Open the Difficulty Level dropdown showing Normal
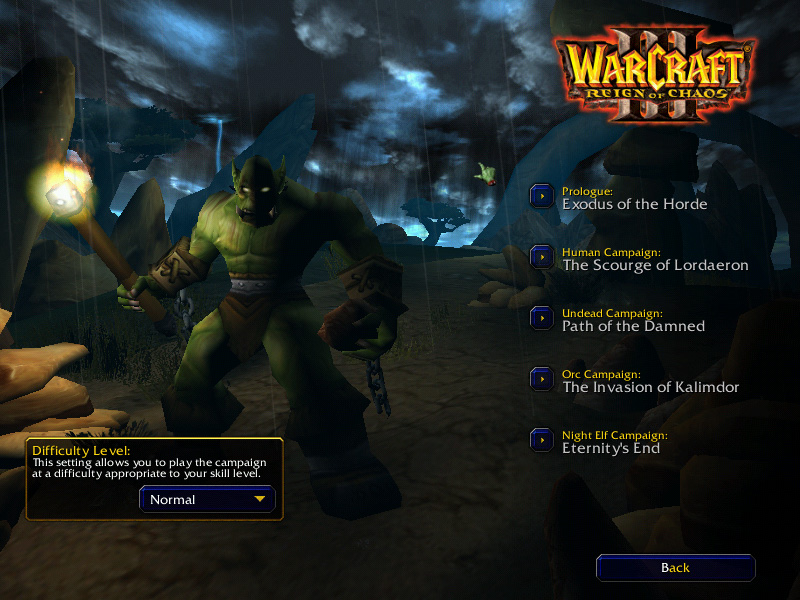800x600 pixels. click(x=207, y=499)
